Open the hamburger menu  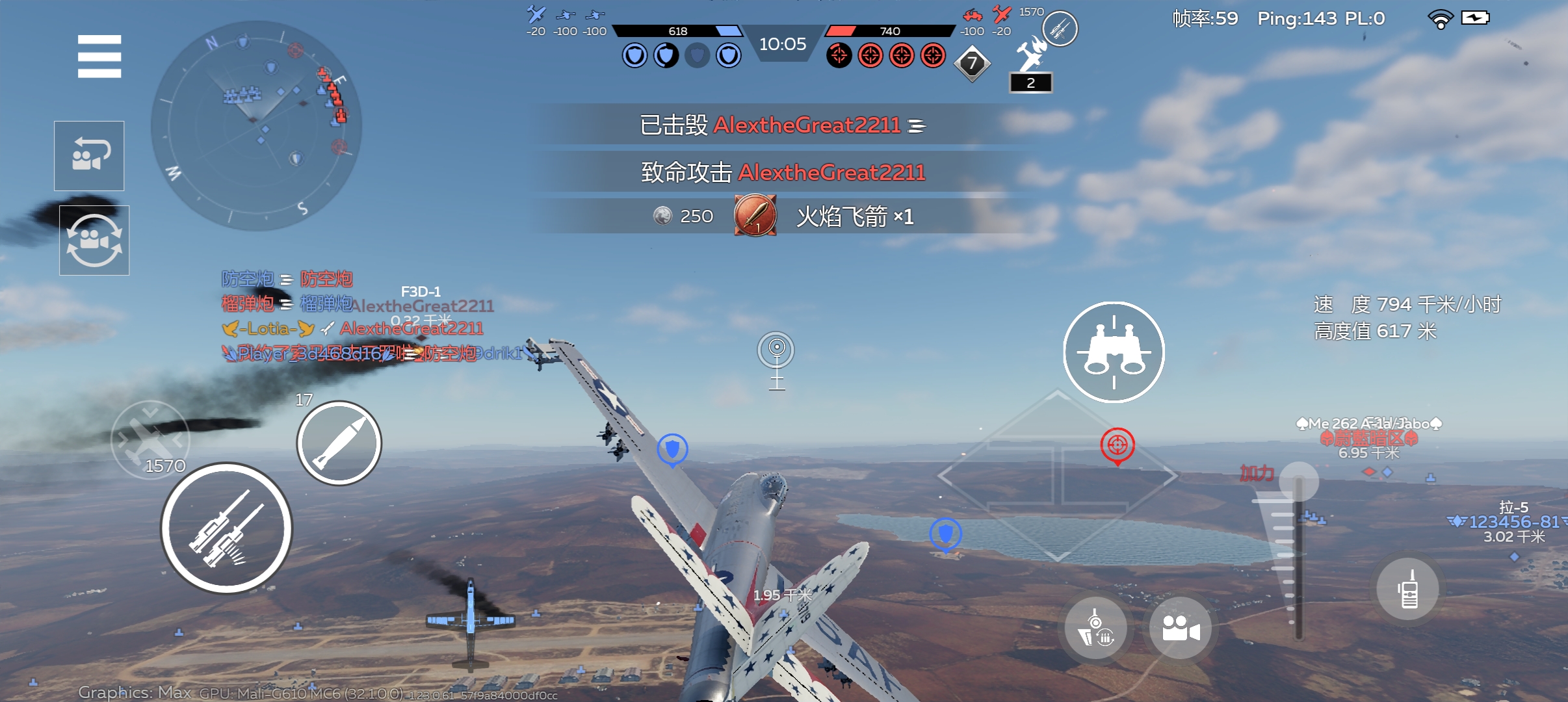(99, 57)
